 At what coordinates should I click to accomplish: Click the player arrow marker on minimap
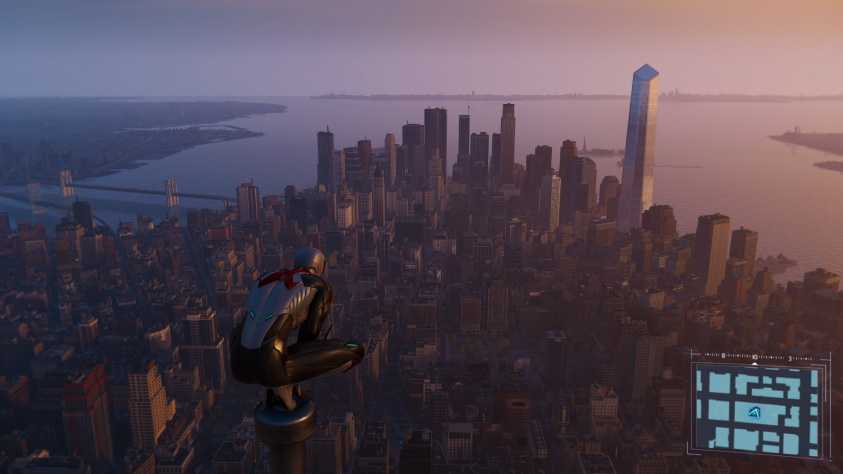point(754,412)
